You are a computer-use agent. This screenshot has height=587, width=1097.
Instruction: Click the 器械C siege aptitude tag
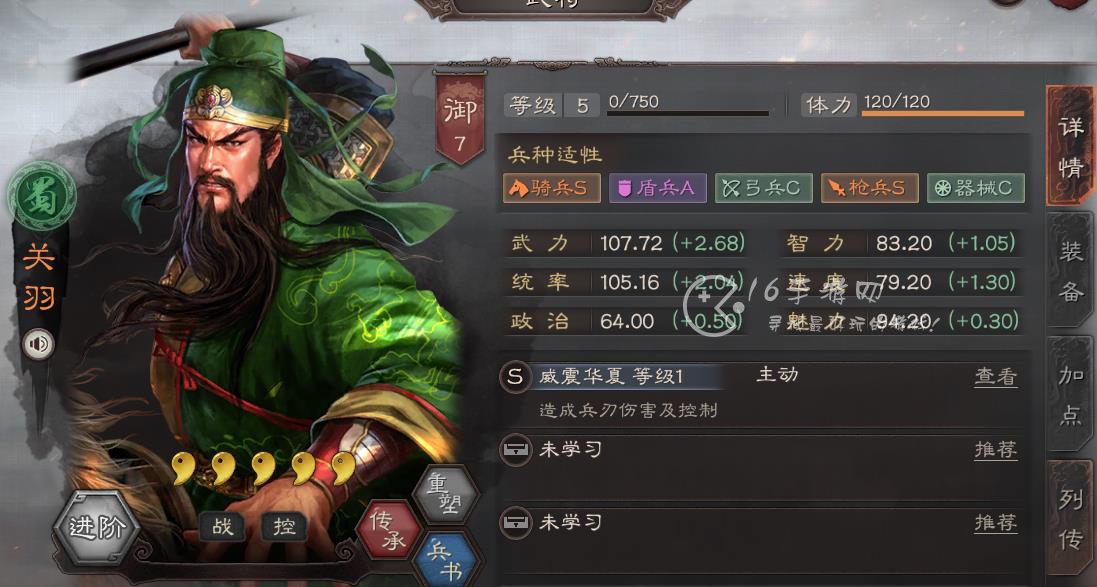click(x=975, y=187)
